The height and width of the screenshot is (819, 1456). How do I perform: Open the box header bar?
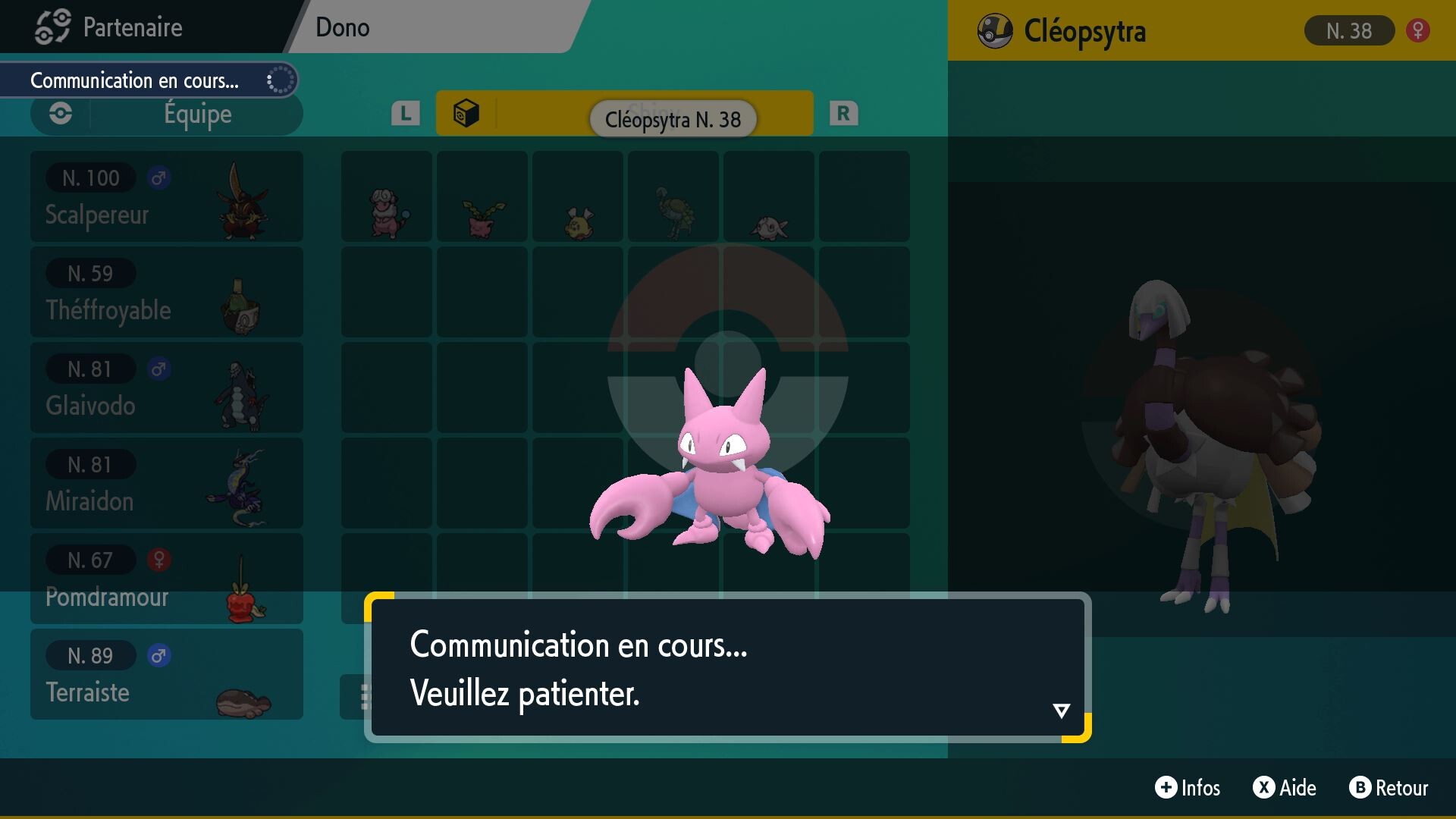[x=624, y=114]
